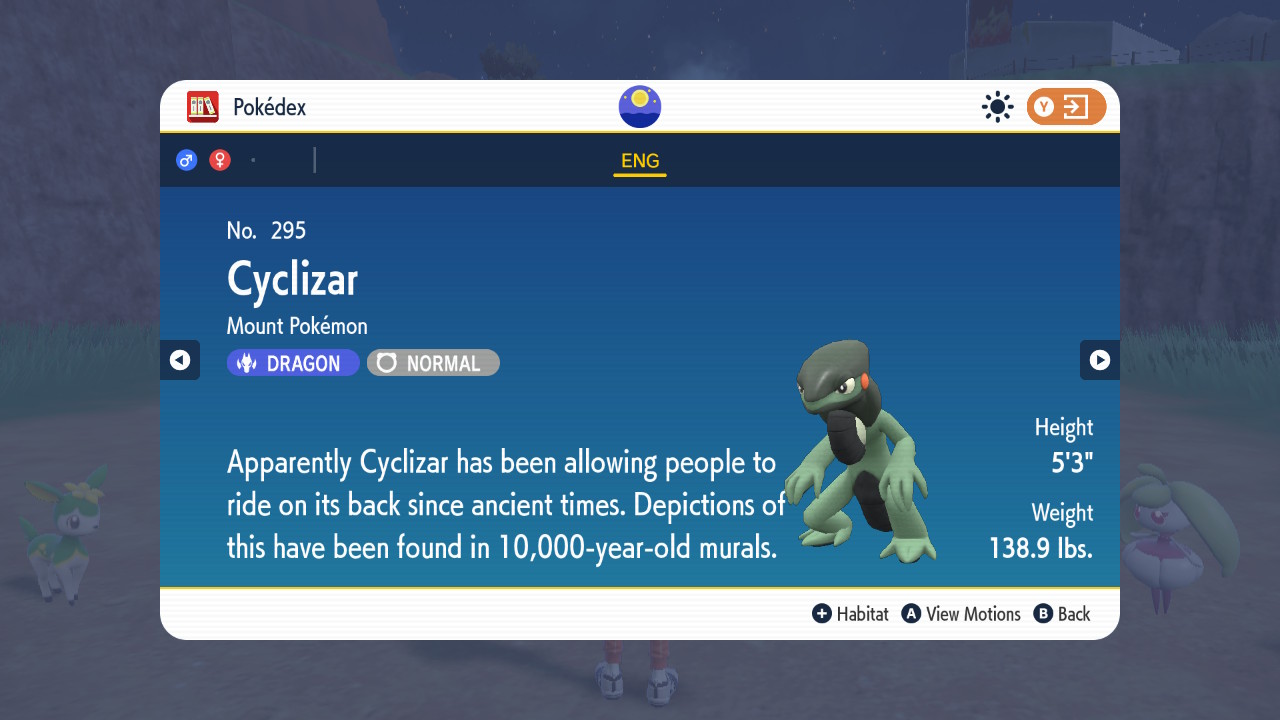Switch to the ENG language tab
Screen dimensions: 1280x720
click(x=639, y=160)
